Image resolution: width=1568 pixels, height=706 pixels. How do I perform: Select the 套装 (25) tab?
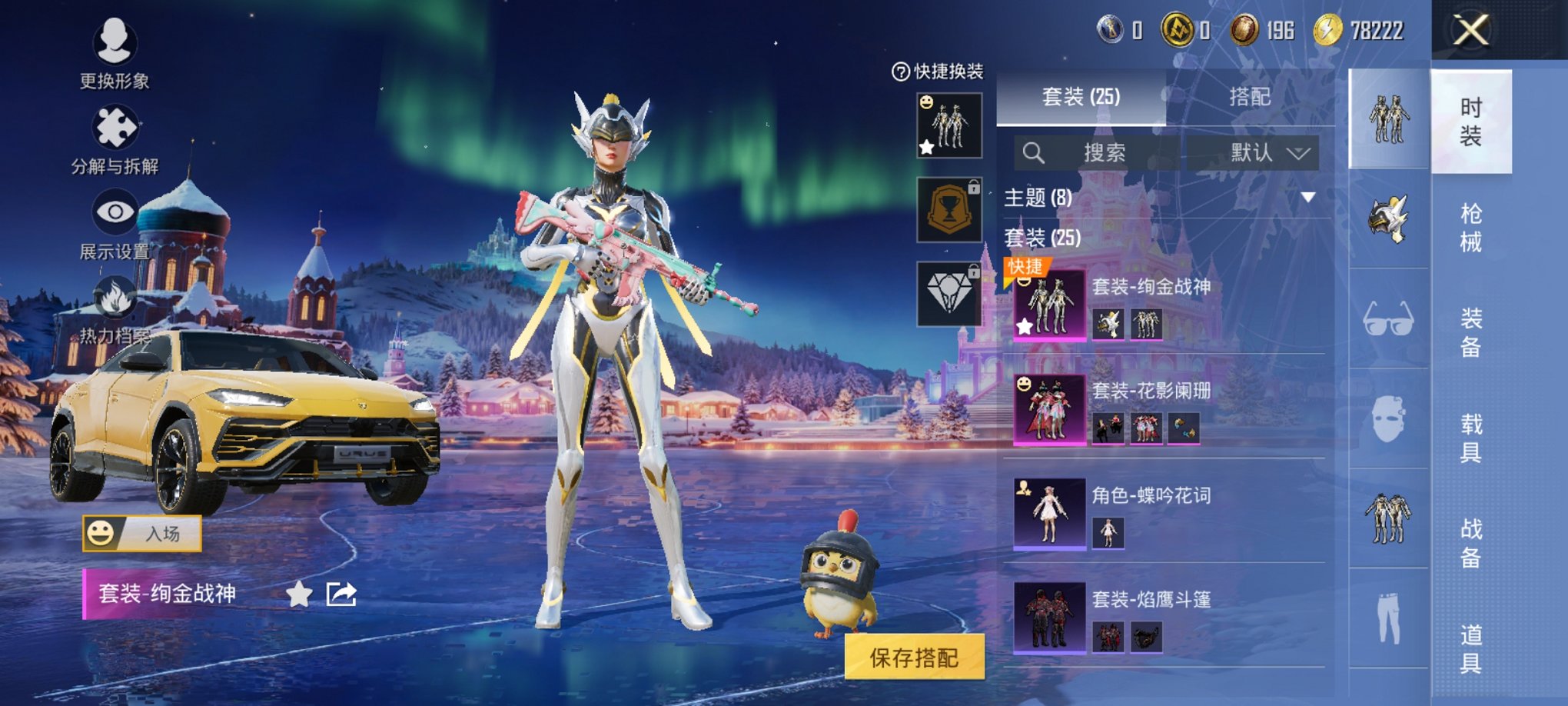click(1081, 97)
